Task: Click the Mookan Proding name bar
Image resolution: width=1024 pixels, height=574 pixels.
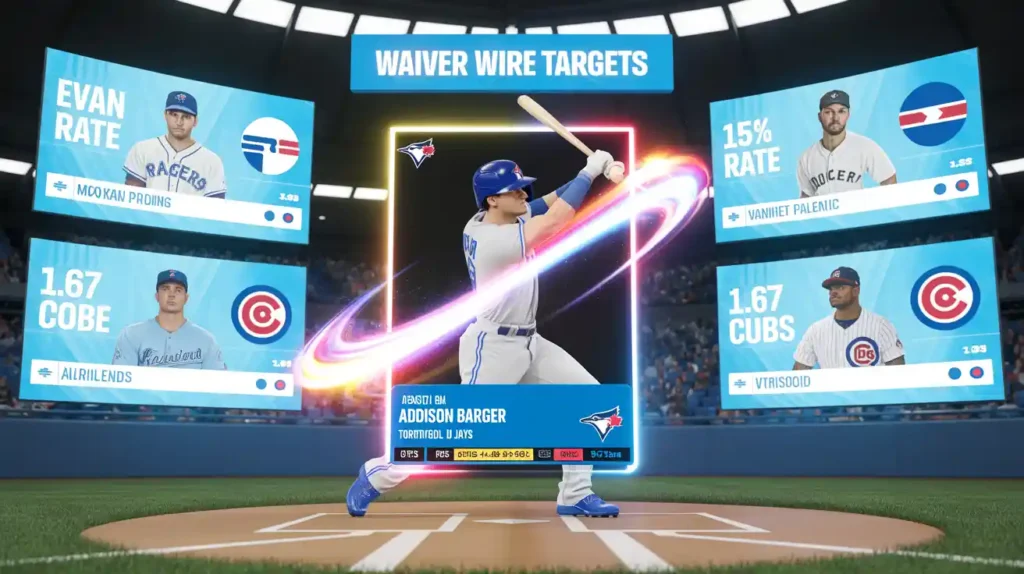Action: pyautogui.click(x=150, y=199)
